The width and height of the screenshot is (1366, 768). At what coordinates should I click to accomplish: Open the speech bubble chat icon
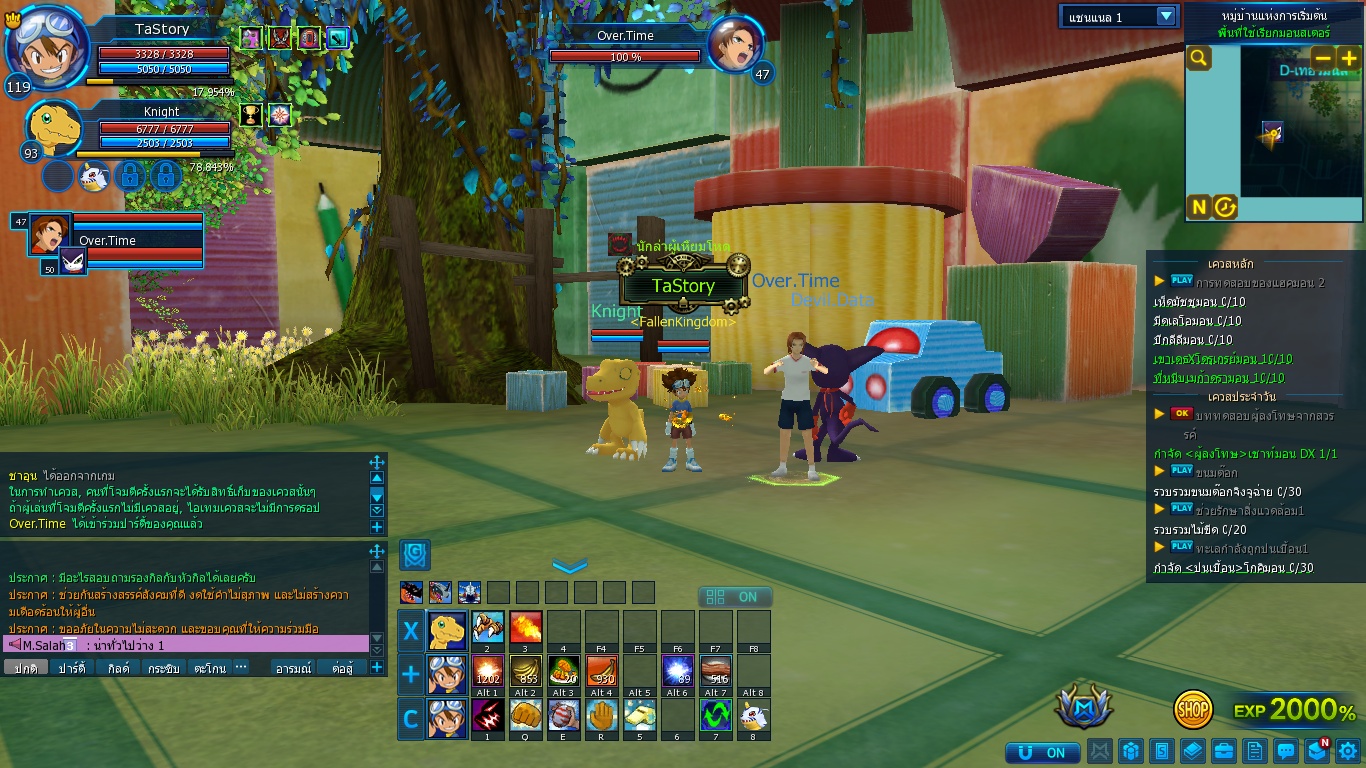tap(1286, 751)
